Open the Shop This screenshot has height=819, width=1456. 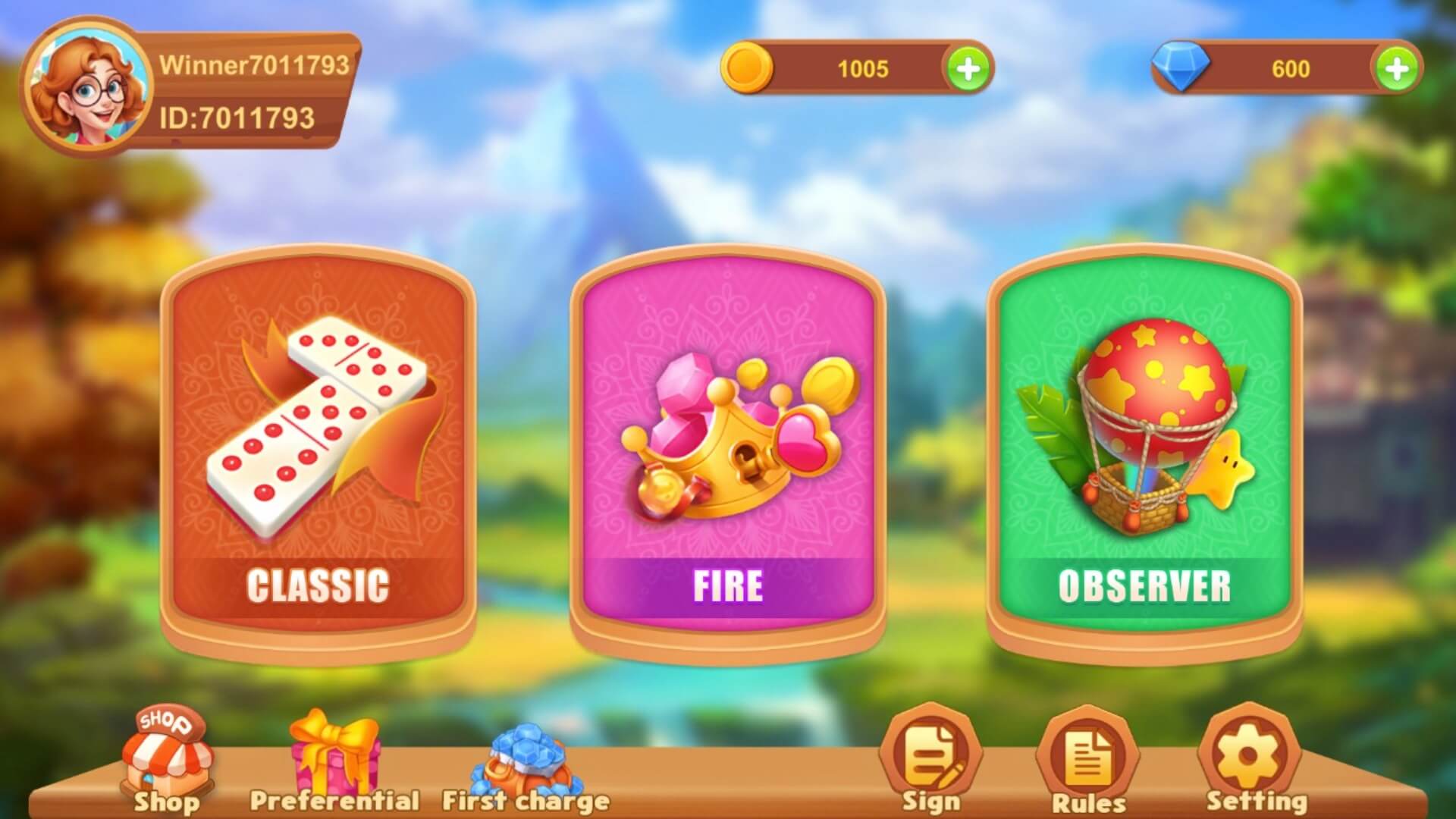click(165, 762)
